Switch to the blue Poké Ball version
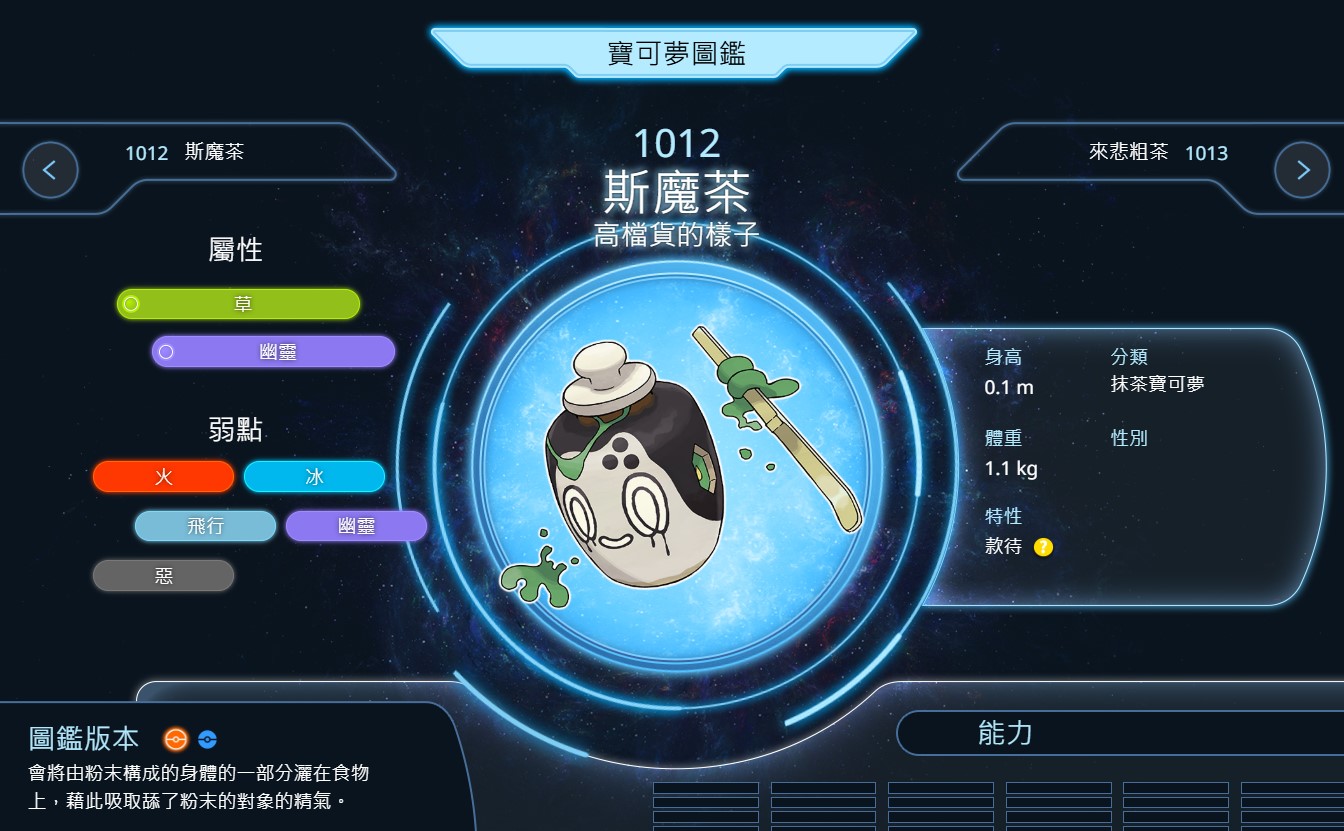The height and width of the screenshot is (831, 1344). [207, 739]
